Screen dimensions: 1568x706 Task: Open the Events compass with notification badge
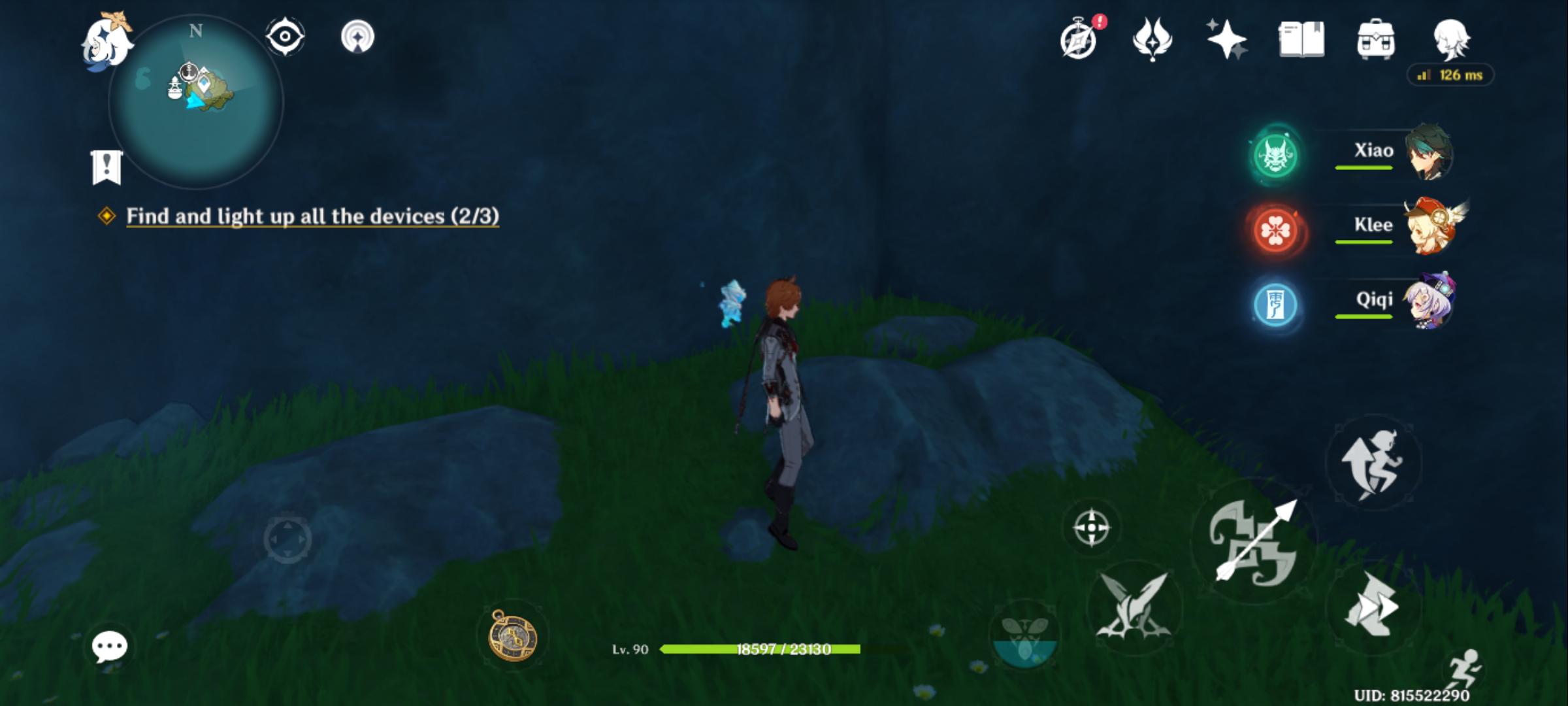pyautogui.click(x=1079, y=39)
